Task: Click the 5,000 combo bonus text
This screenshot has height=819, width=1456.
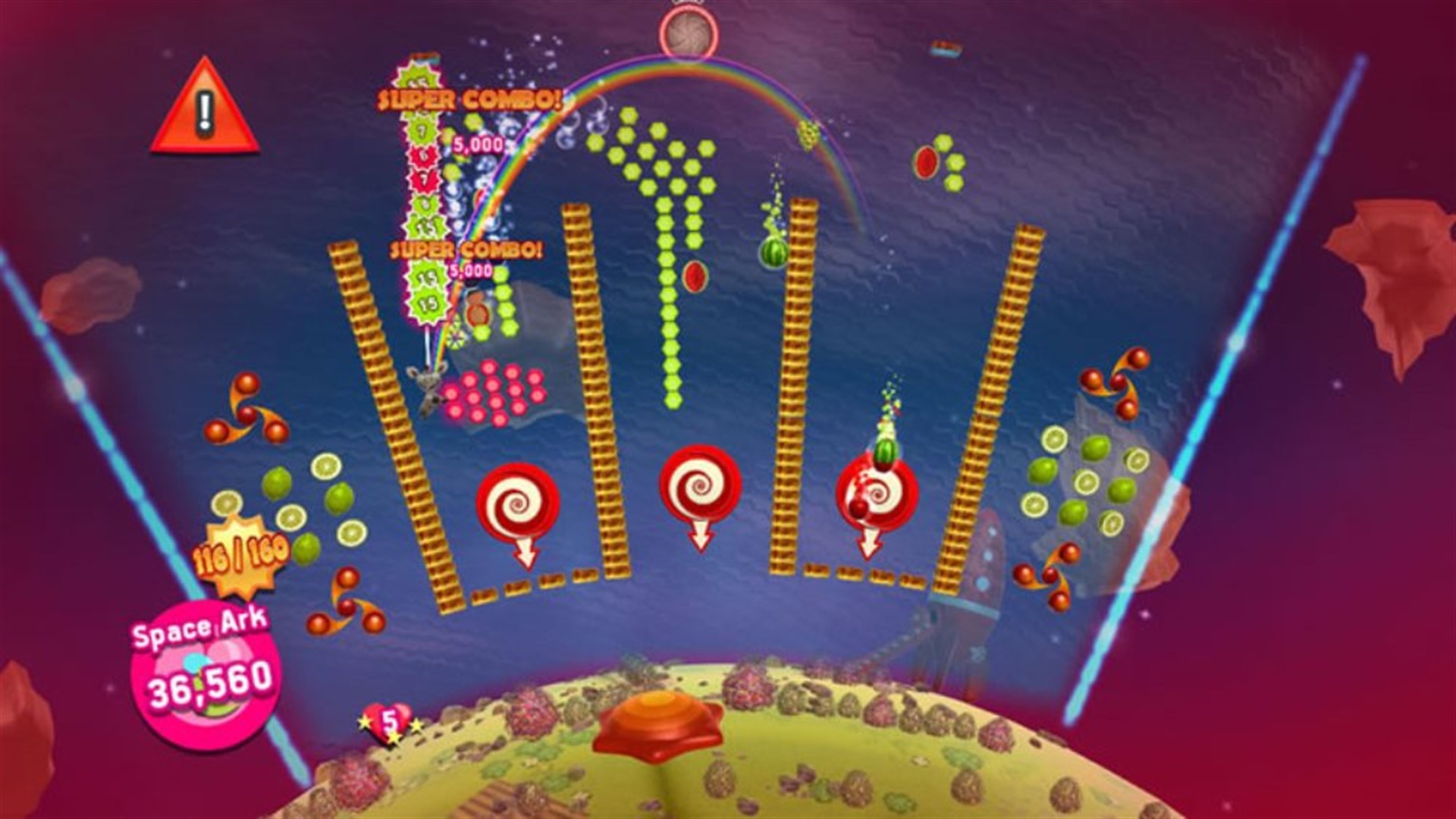Action: point(476,144)
